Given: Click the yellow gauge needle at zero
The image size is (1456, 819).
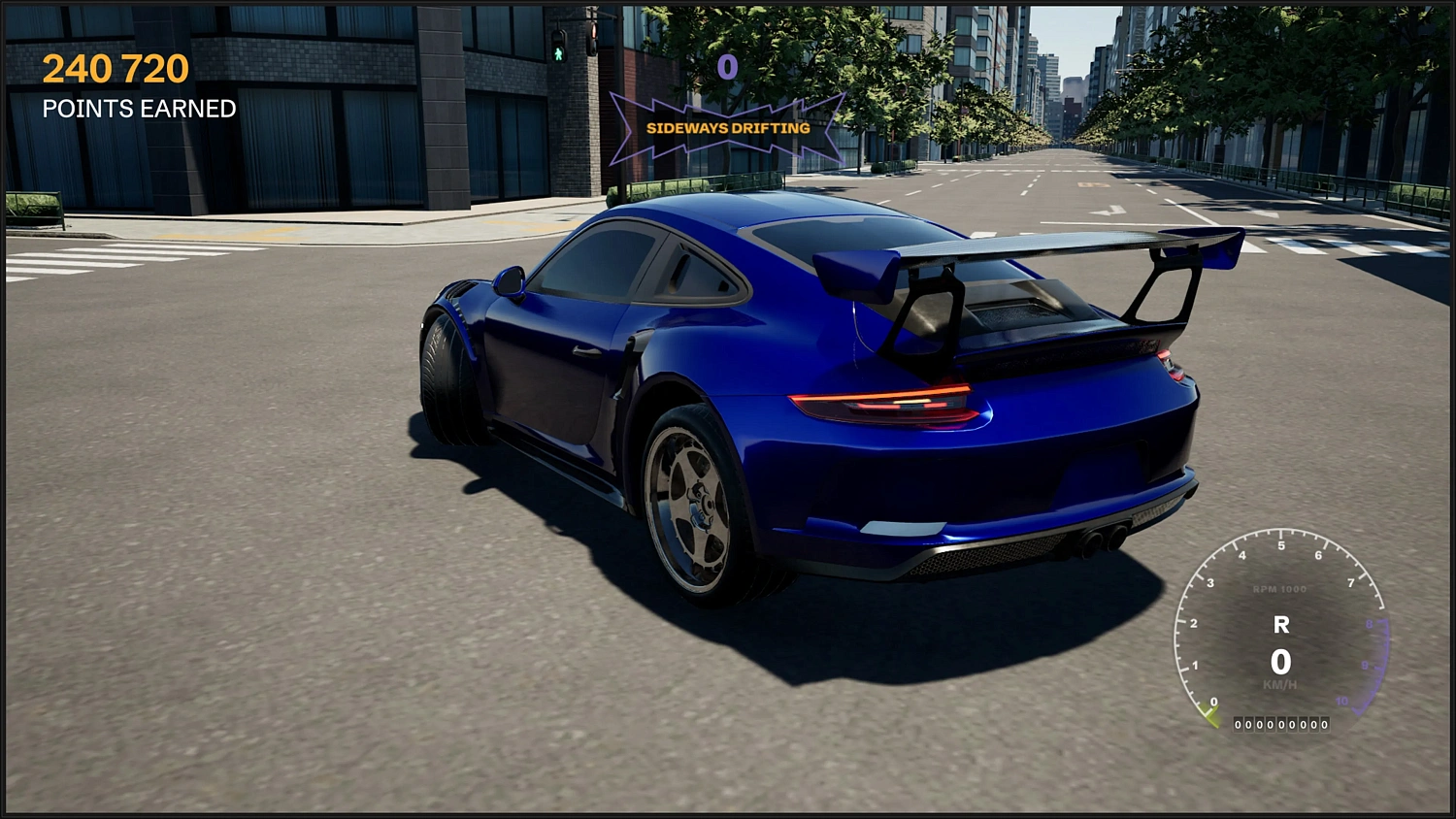Looking at the screenshot, I should pyautogui.click(x=1209, y=718).
